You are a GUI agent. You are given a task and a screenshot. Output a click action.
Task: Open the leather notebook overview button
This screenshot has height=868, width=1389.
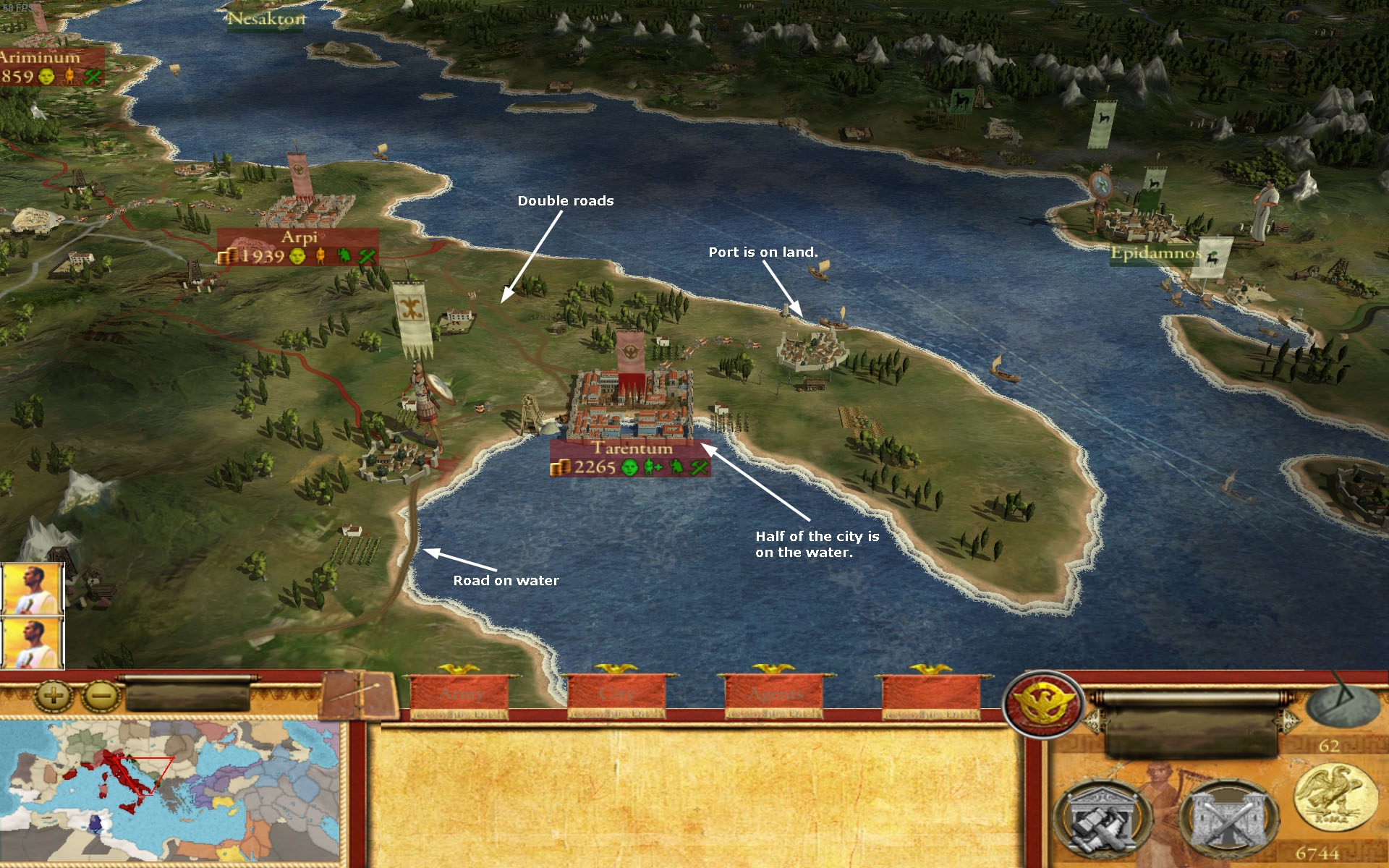[357, 694]
